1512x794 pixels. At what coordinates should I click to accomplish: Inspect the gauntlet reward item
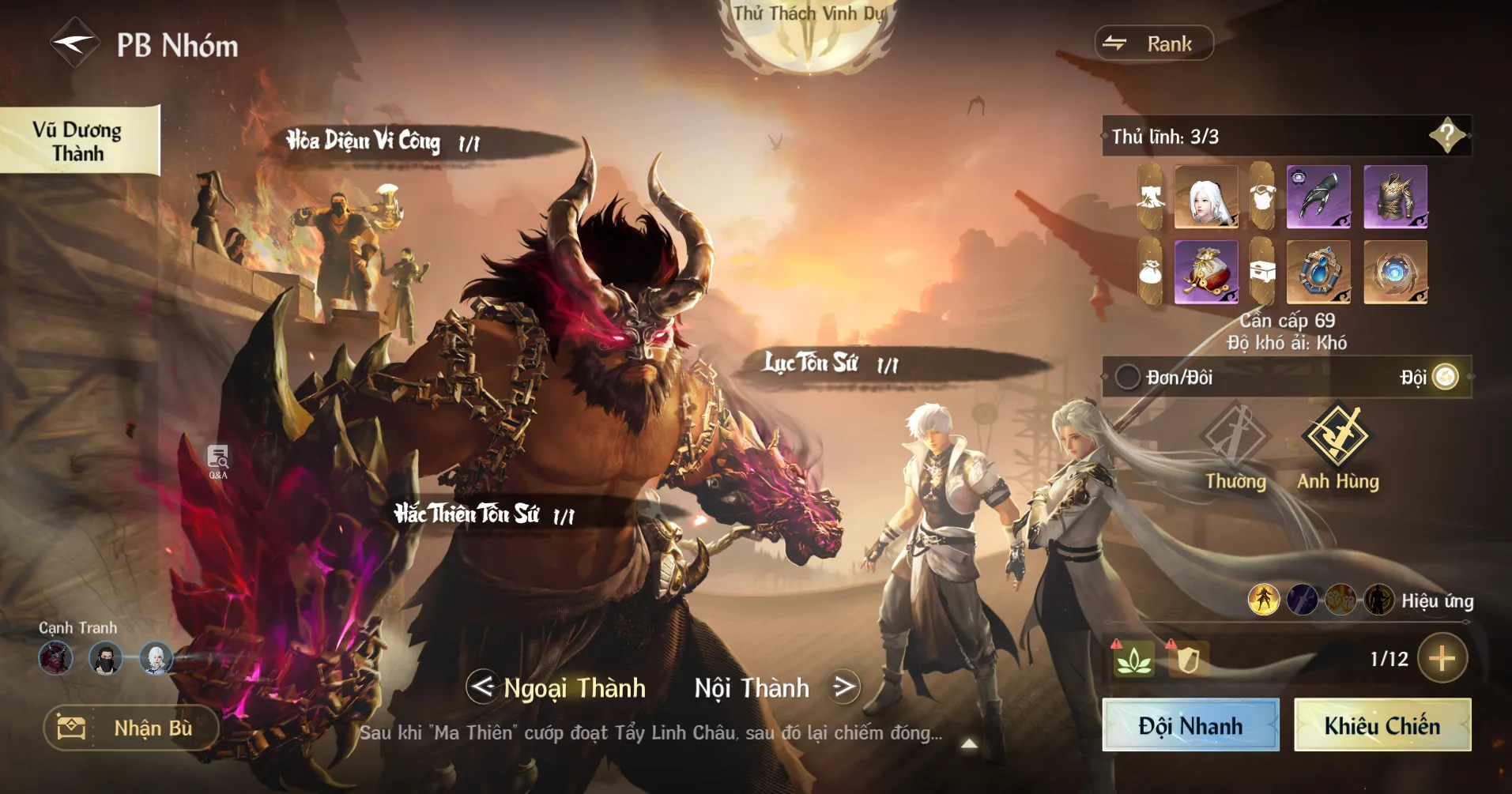(1318, 197)
